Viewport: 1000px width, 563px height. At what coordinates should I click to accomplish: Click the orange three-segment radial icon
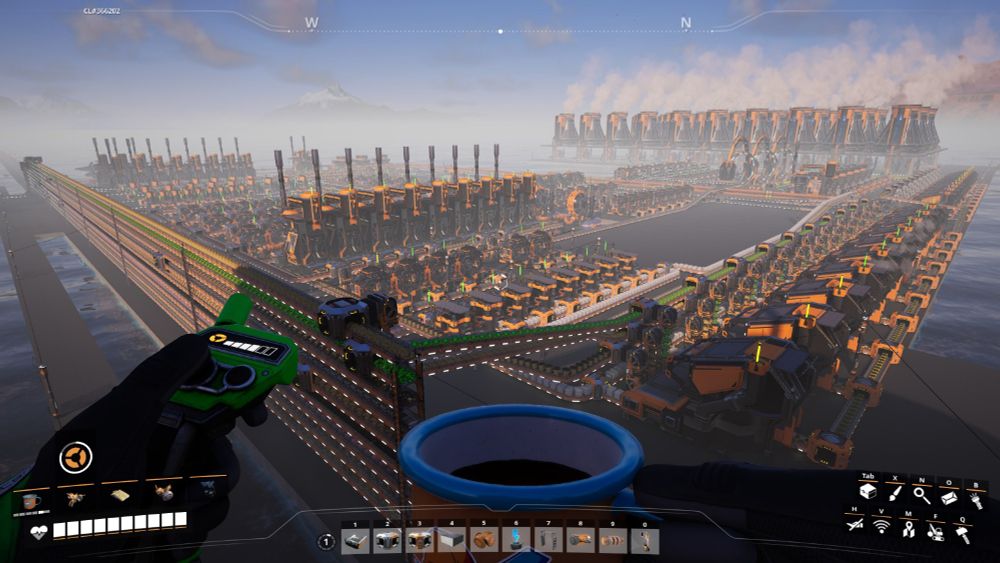pyautogui.click(x=75, y=458)
